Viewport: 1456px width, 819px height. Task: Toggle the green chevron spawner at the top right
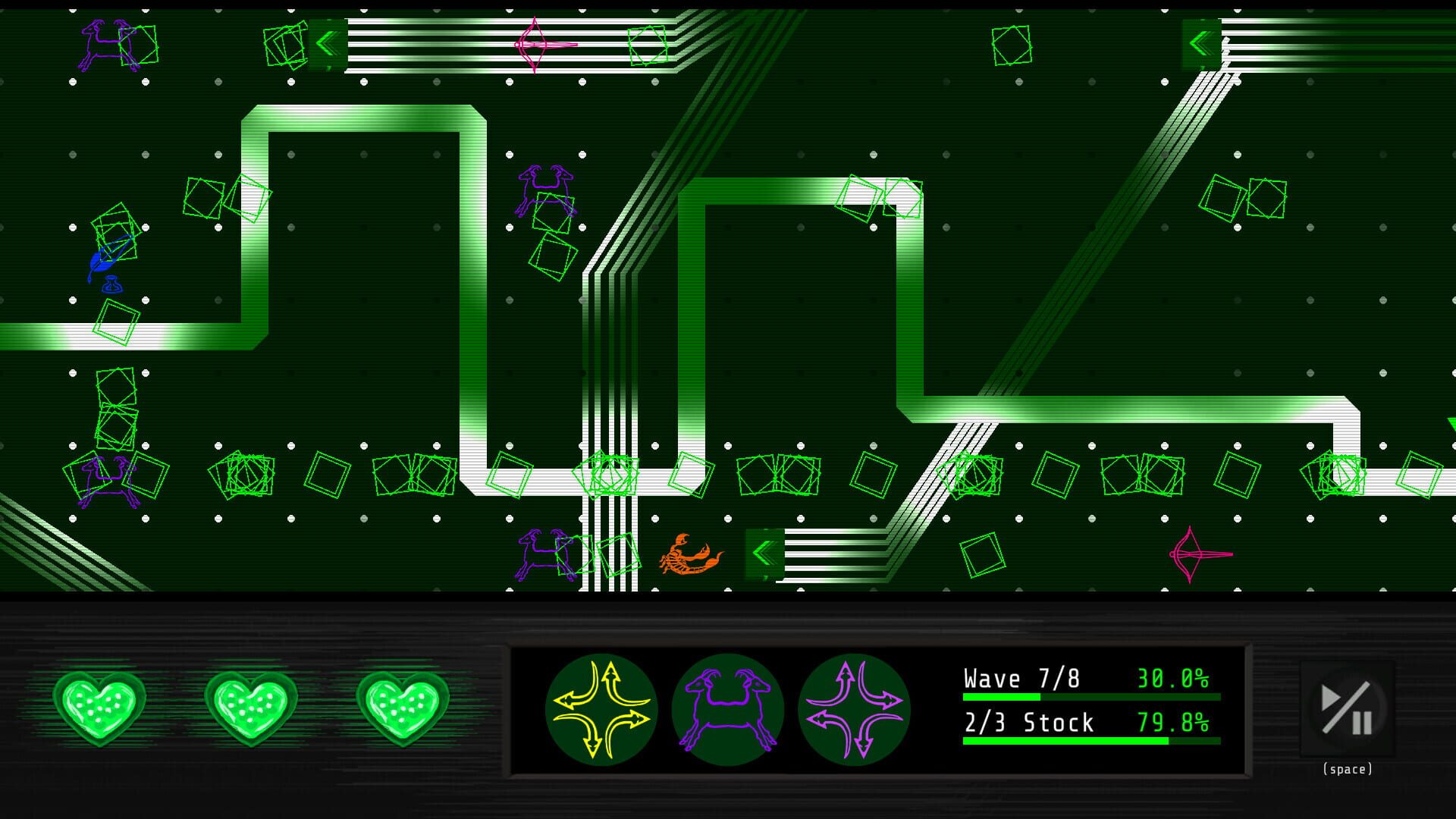pyautogui.click(x=1200, y=44)
